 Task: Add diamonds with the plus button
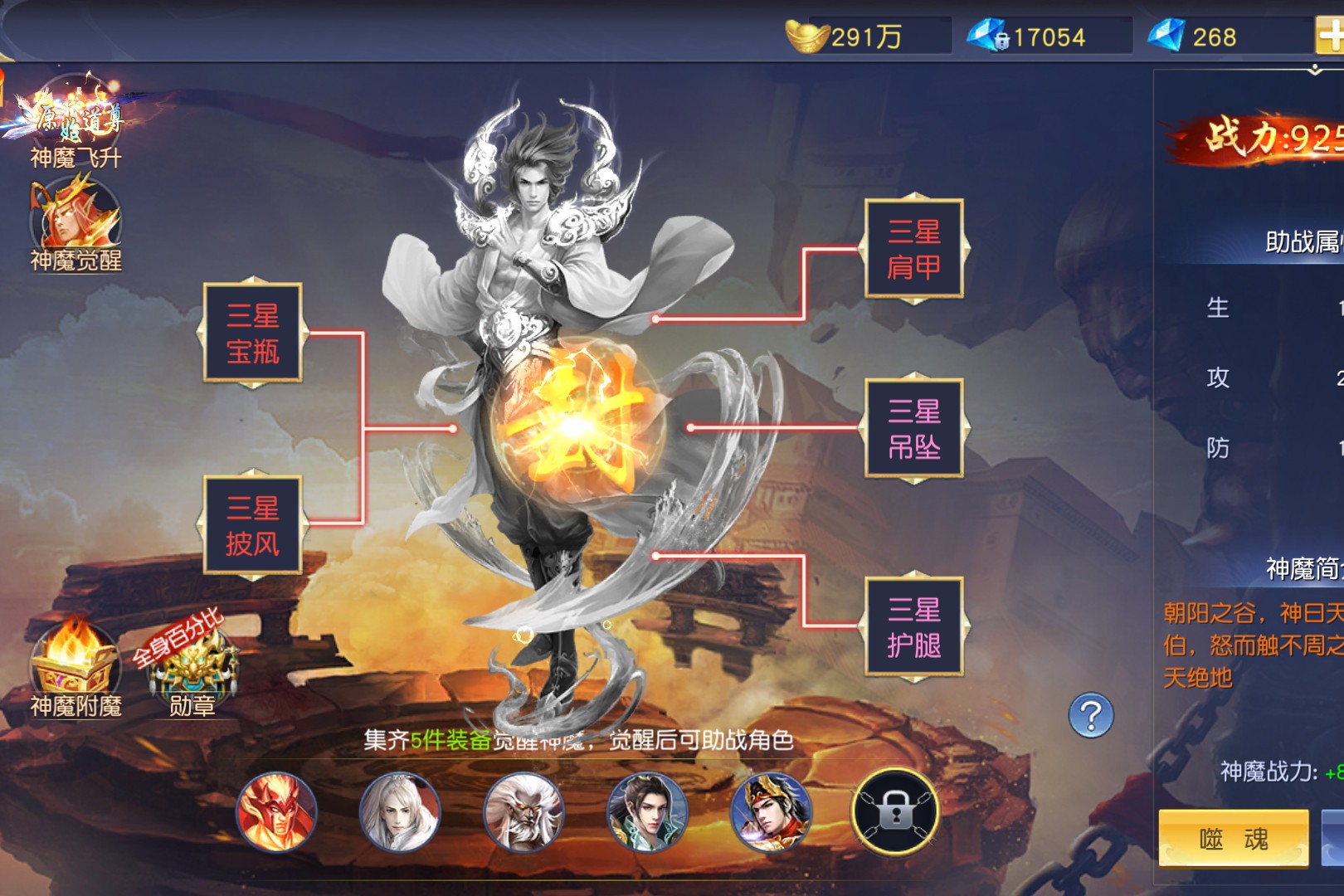click(x=1330, y=37)
